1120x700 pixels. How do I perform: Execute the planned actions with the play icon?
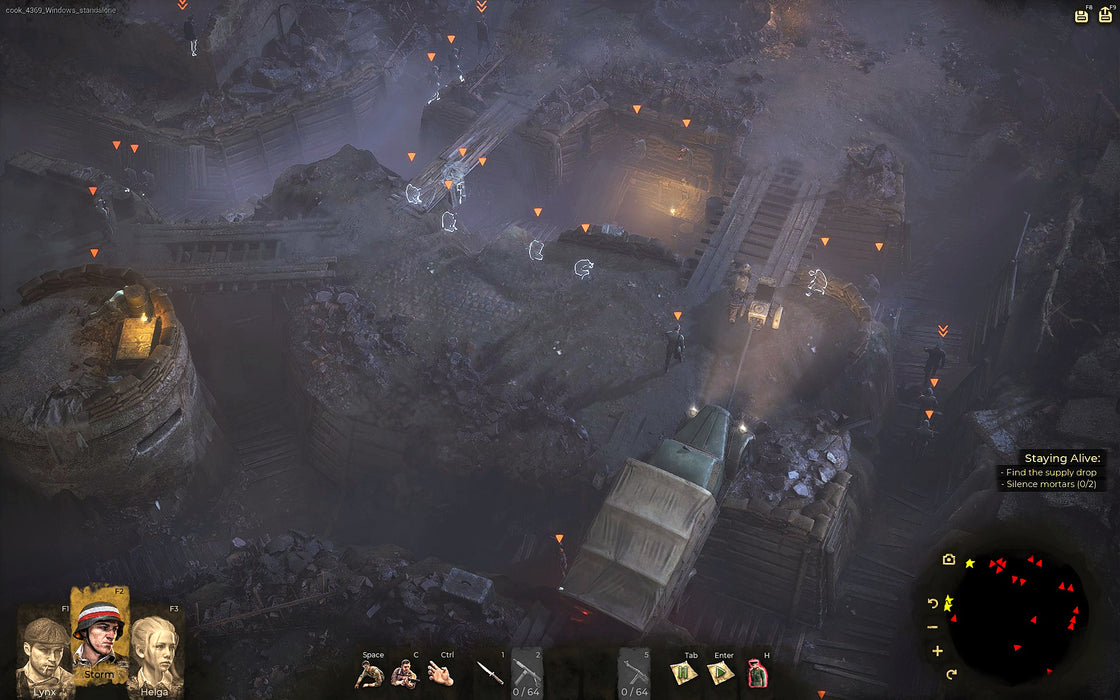click(719, 674)
